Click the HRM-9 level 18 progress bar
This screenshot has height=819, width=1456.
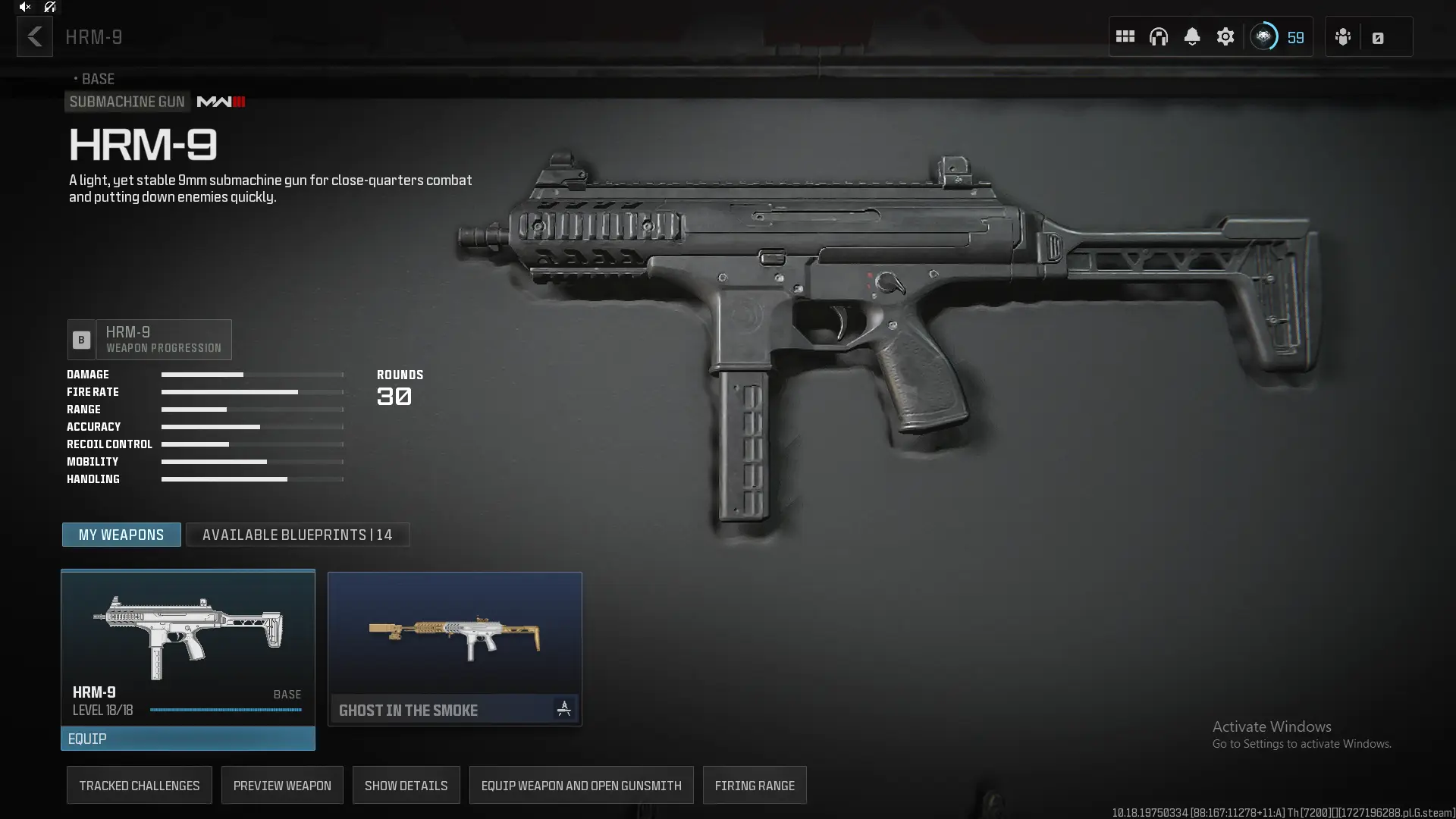click(225, 711)
